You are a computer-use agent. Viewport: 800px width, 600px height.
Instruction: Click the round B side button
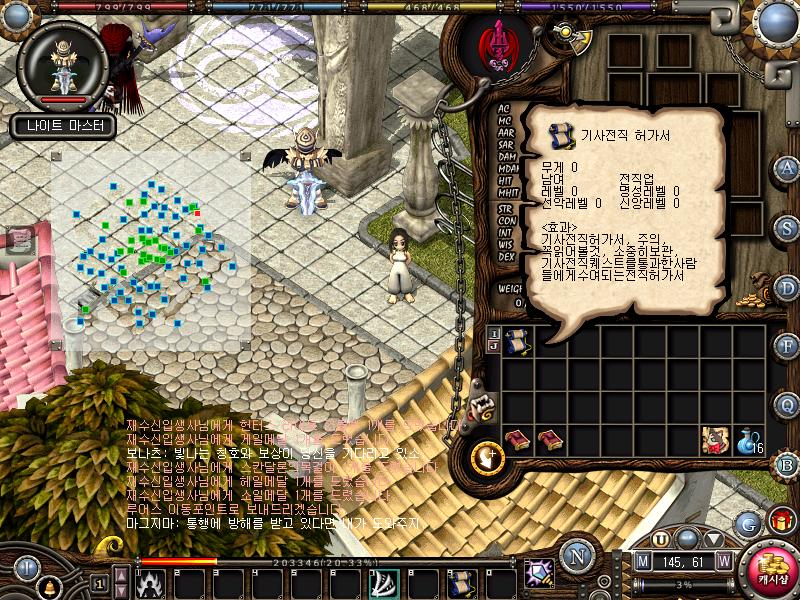(787, 464)
